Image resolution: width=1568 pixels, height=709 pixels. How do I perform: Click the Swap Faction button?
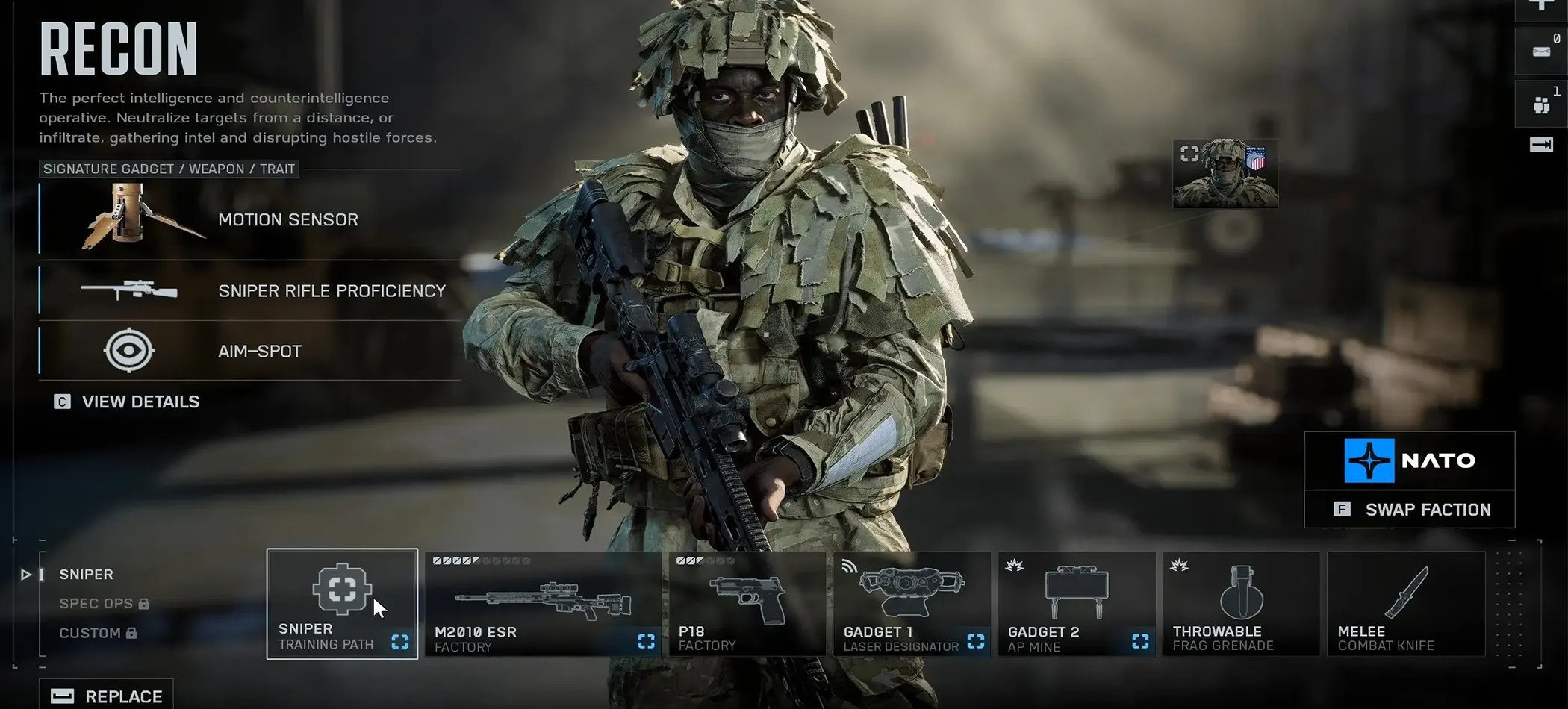[x=1410, y=510]
